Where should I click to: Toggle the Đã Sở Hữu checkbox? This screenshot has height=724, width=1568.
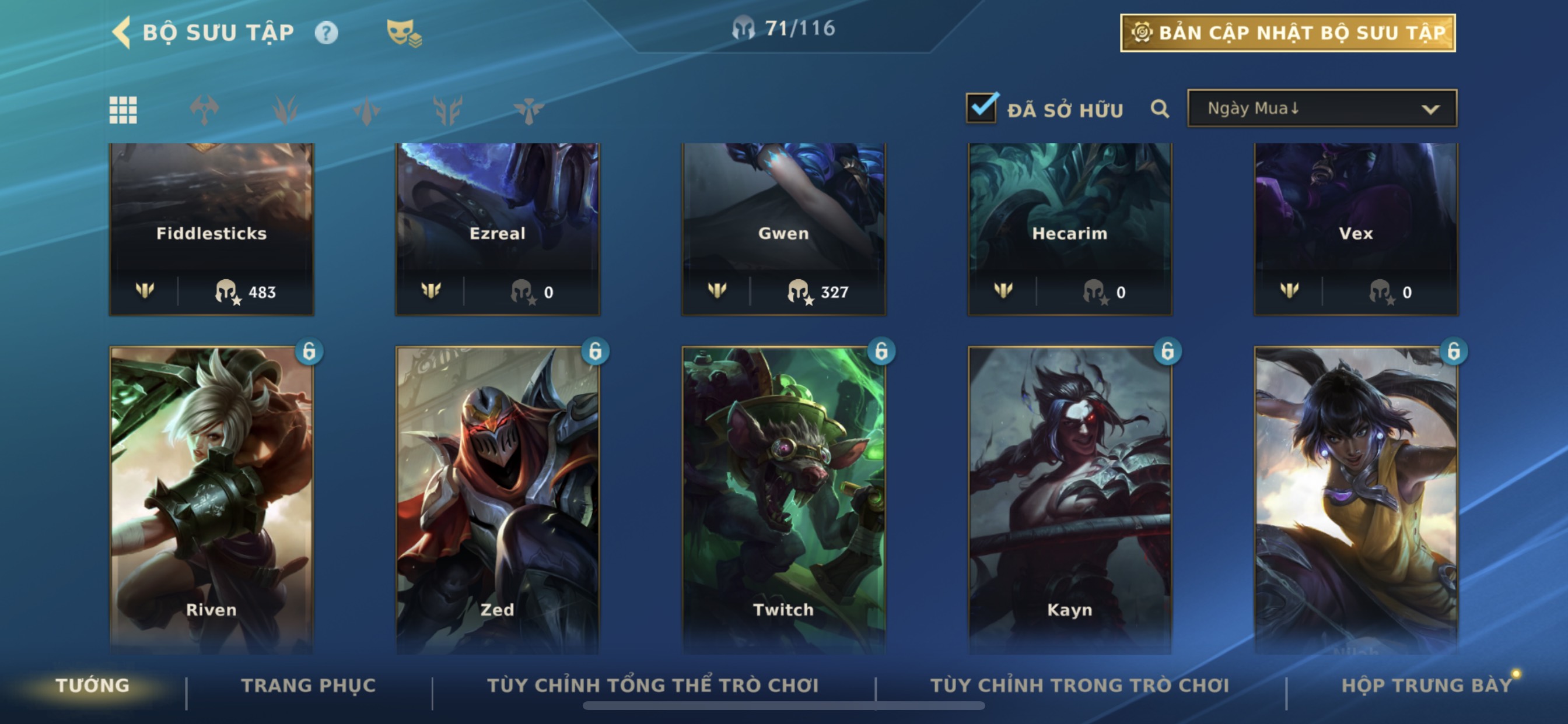click(981, 108)
